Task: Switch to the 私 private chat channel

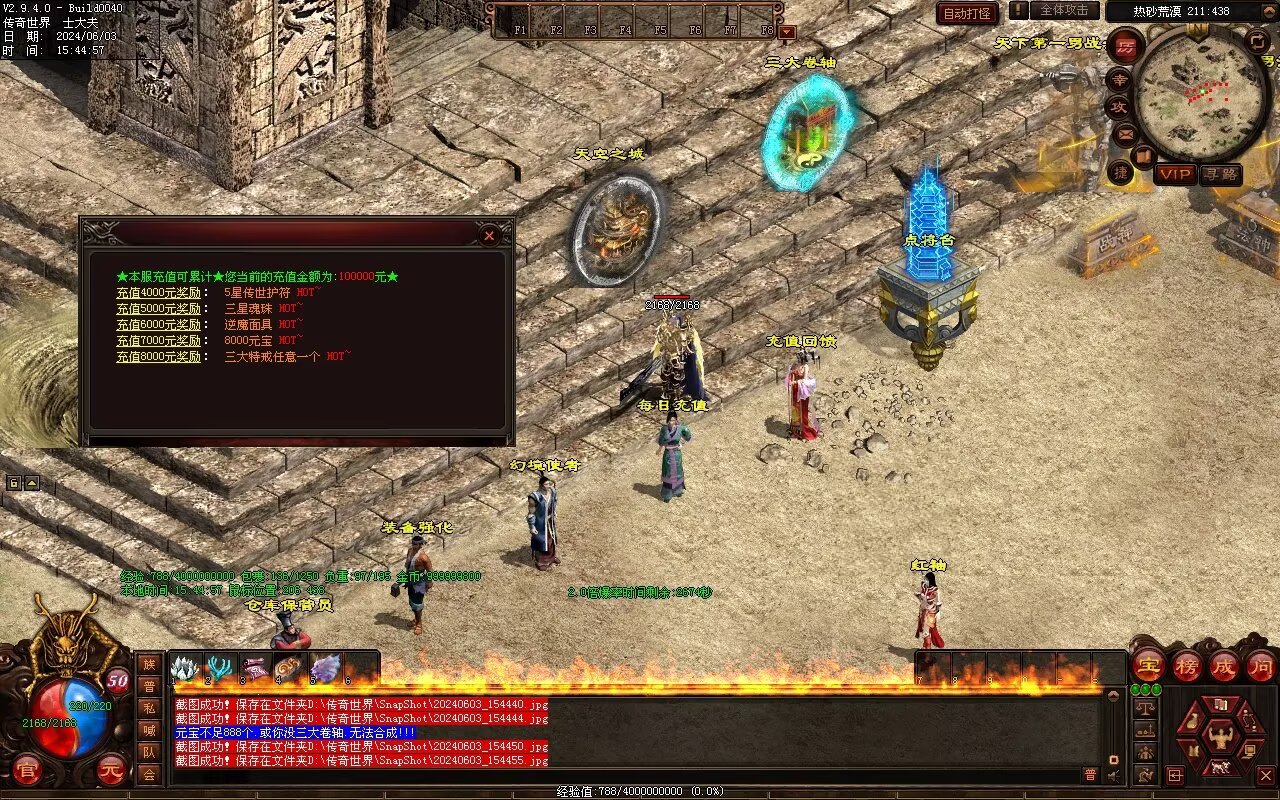Action: pos(149,708)
